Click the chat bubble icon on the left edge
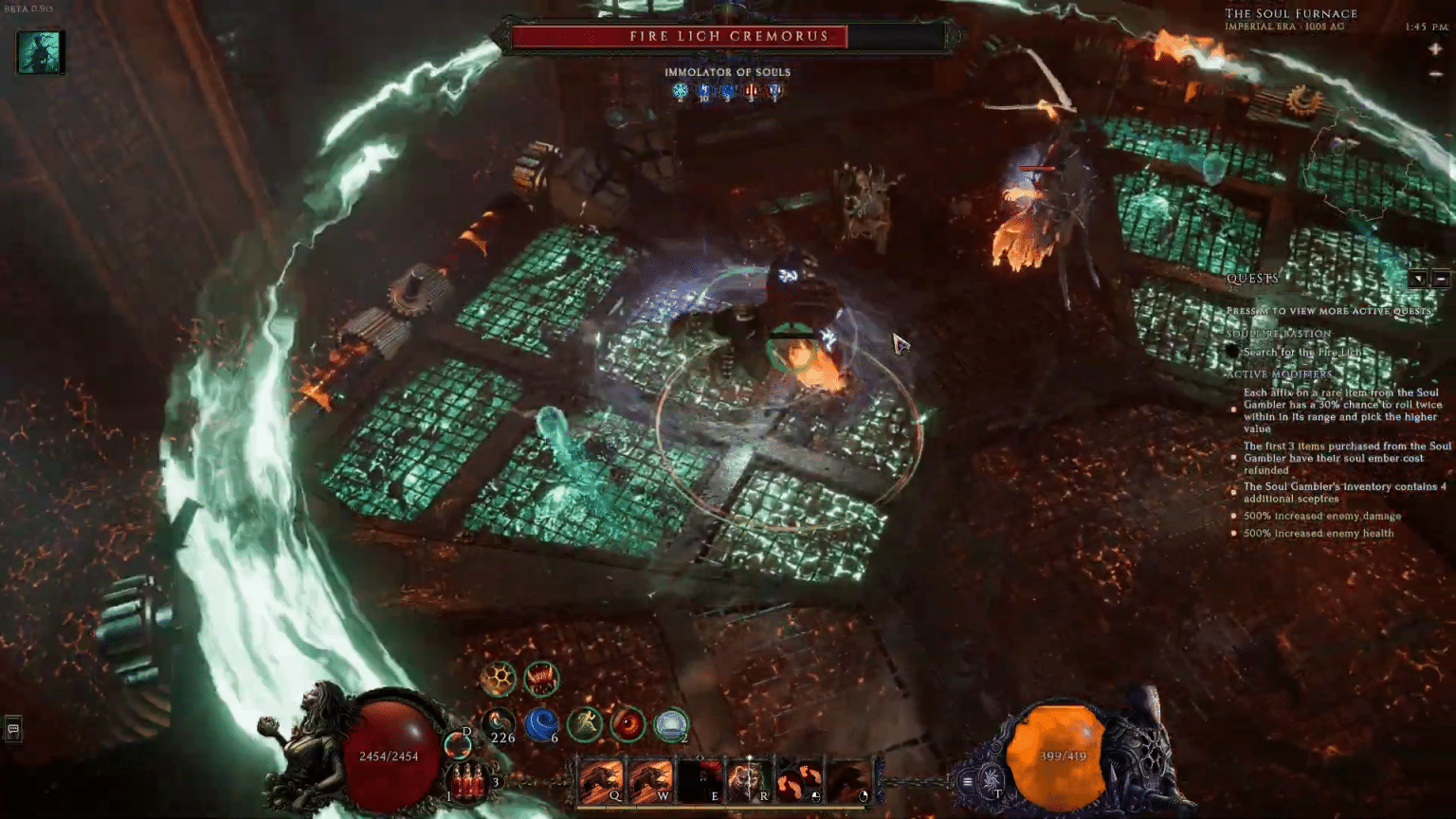Image resolution: width=1456 pixels, height=819 pixels. [x=12, y=729]
